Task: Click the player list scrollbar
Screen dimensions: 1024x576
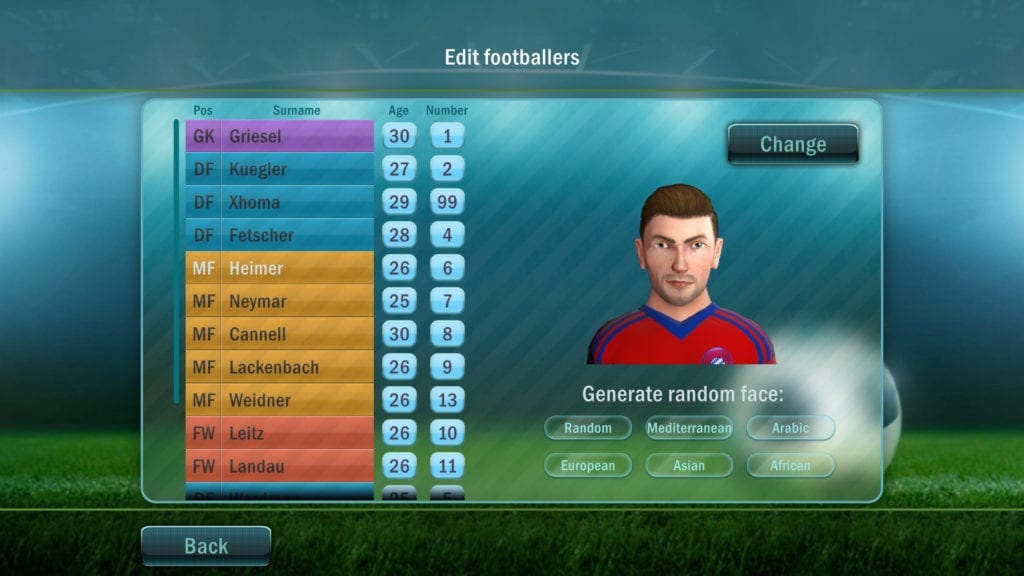Action: tap(177, 260)
